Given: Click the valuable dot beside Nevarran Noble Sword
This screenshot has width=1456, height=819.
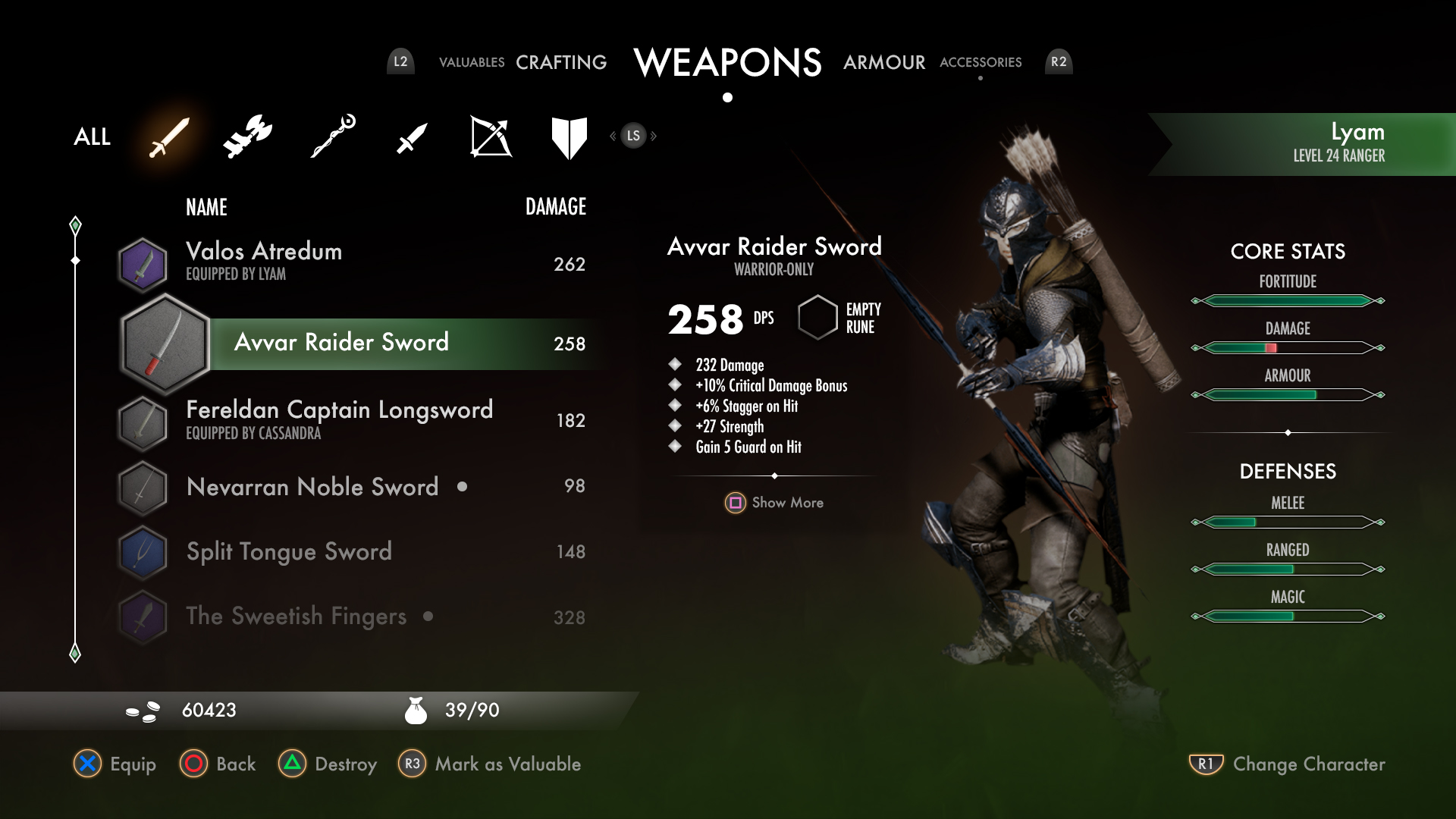Looking at the screenshot, I should pyautogui.click(x=463, y=488).
